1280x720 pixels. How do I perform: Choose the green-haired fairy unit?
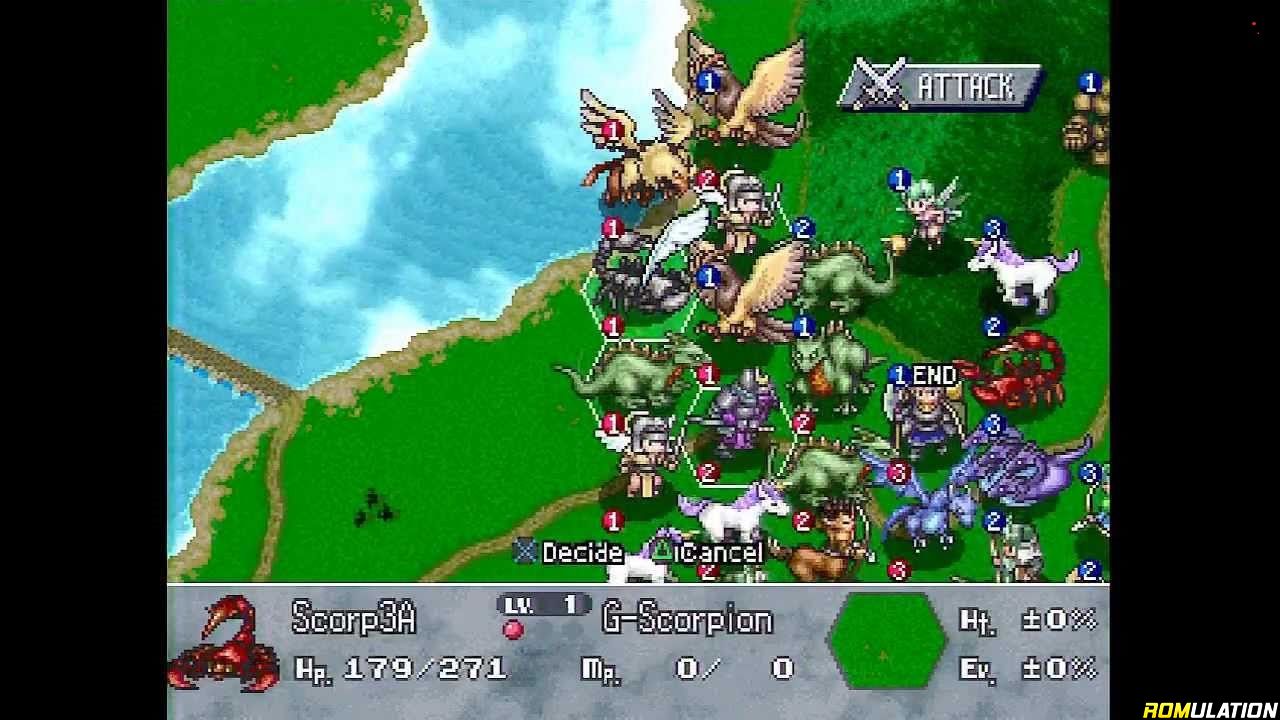coord(930,213)
